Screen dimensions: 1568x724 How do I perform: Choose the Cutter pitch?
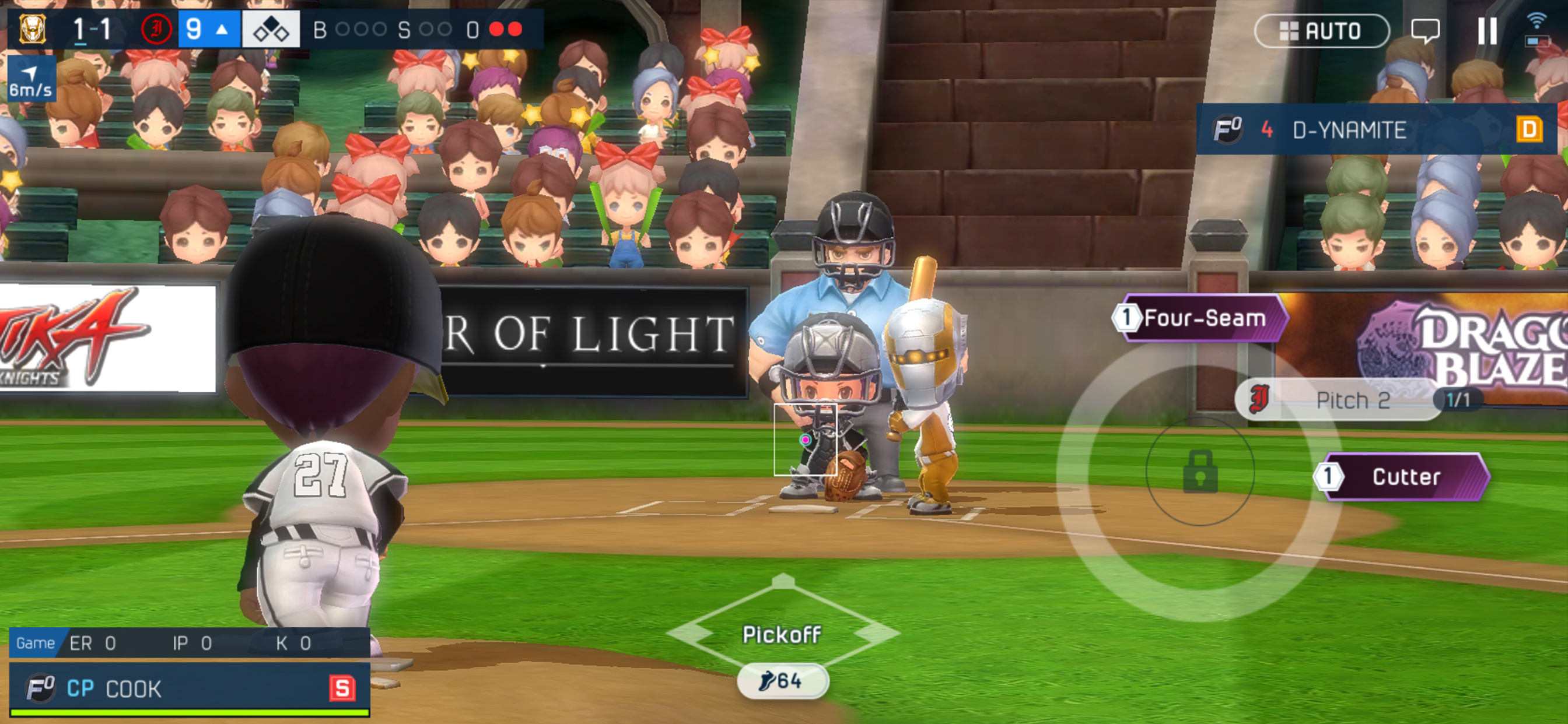point(1405,476)
